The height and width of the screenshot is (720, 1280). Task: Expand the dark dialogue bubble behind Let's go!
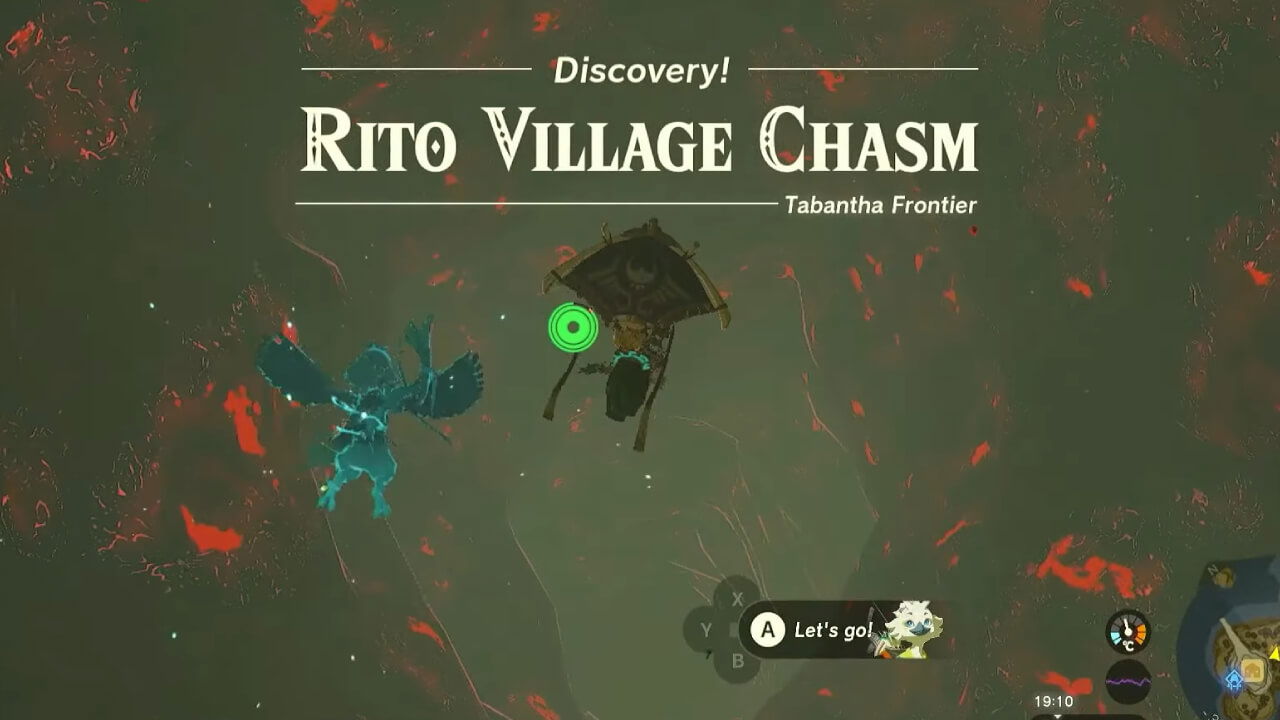pos(820,630)
